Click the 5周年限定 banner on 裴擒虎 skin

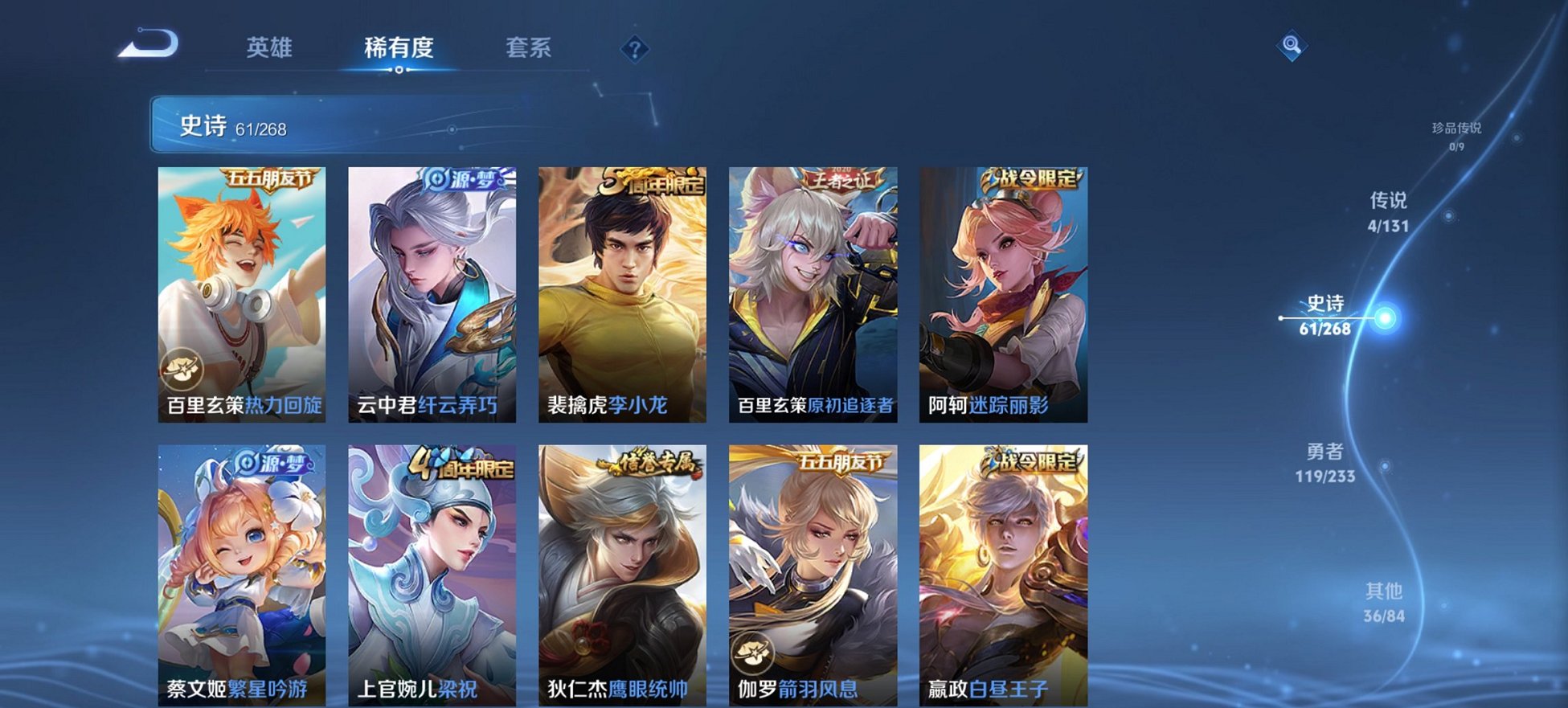tap(651, 179)
